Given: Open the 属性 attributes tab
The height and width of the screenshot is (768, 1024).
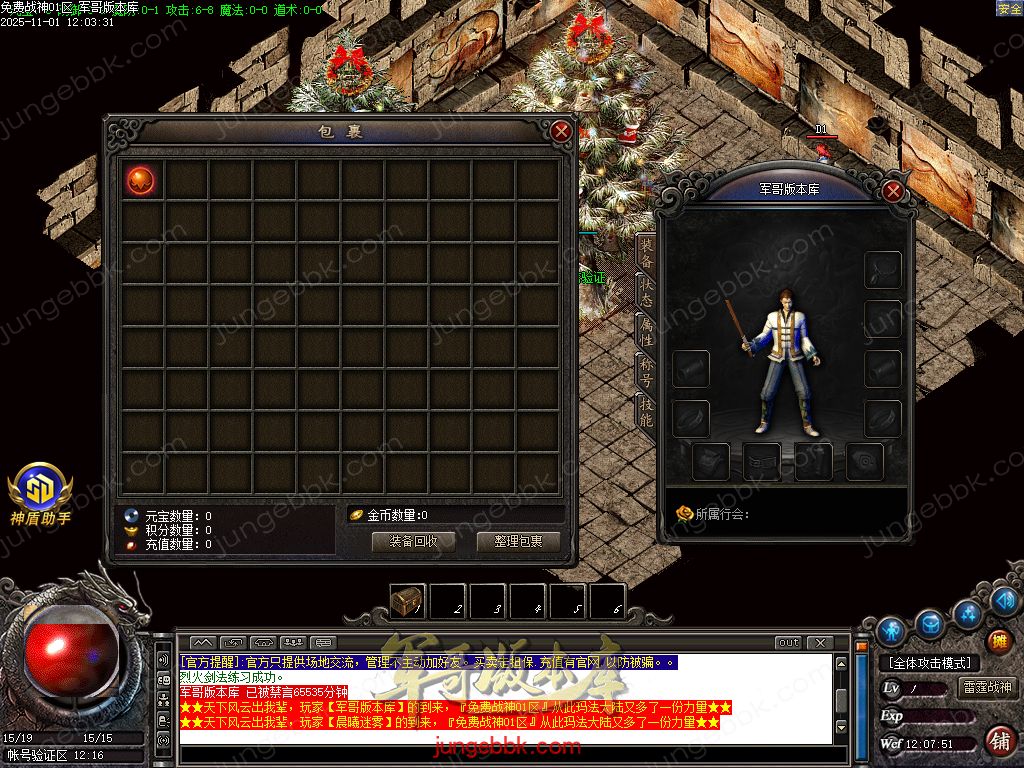Looking at the screenshot, I should point(646,331).
